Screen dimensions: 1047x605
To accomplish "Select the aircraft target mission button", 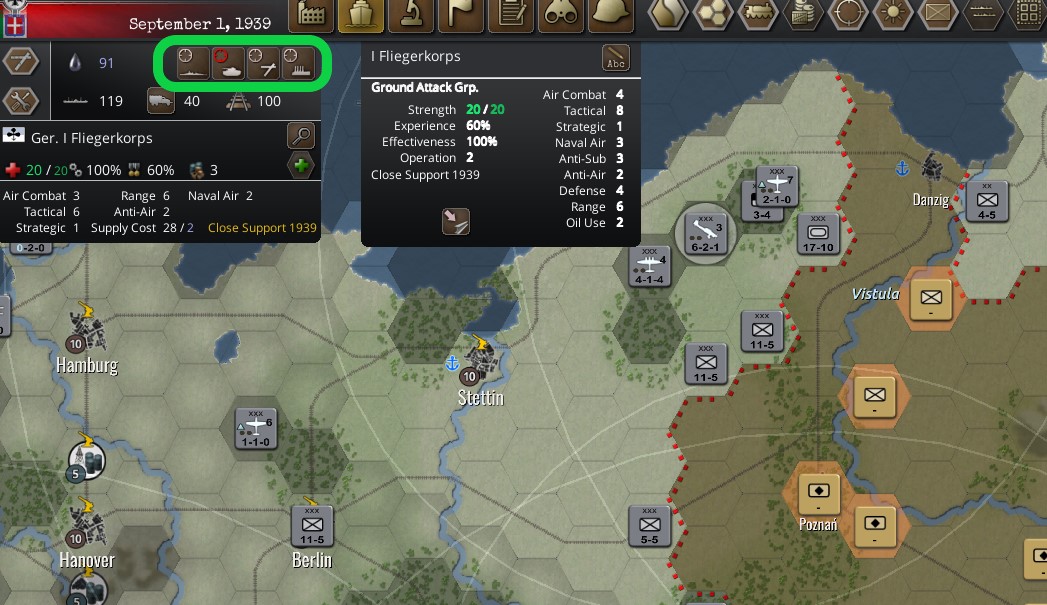I will 263,62.
